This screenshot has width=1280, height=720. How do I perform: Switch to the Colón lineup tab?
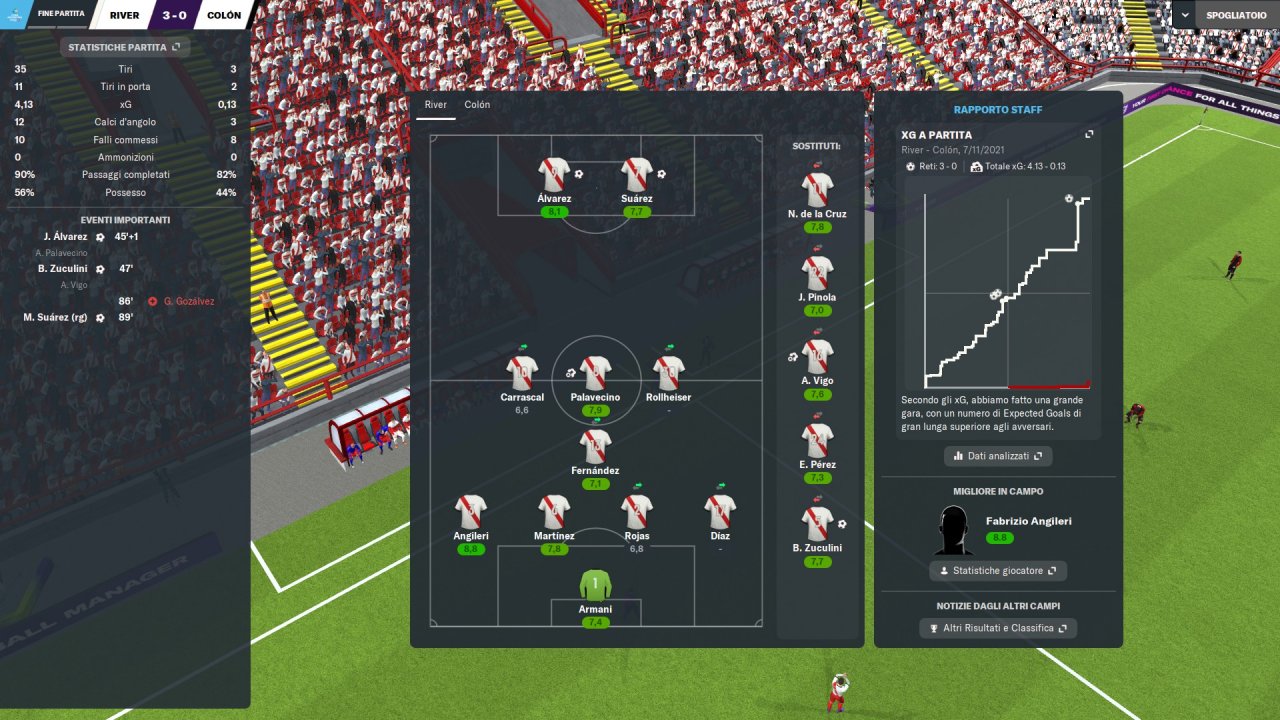click(477, 105)
